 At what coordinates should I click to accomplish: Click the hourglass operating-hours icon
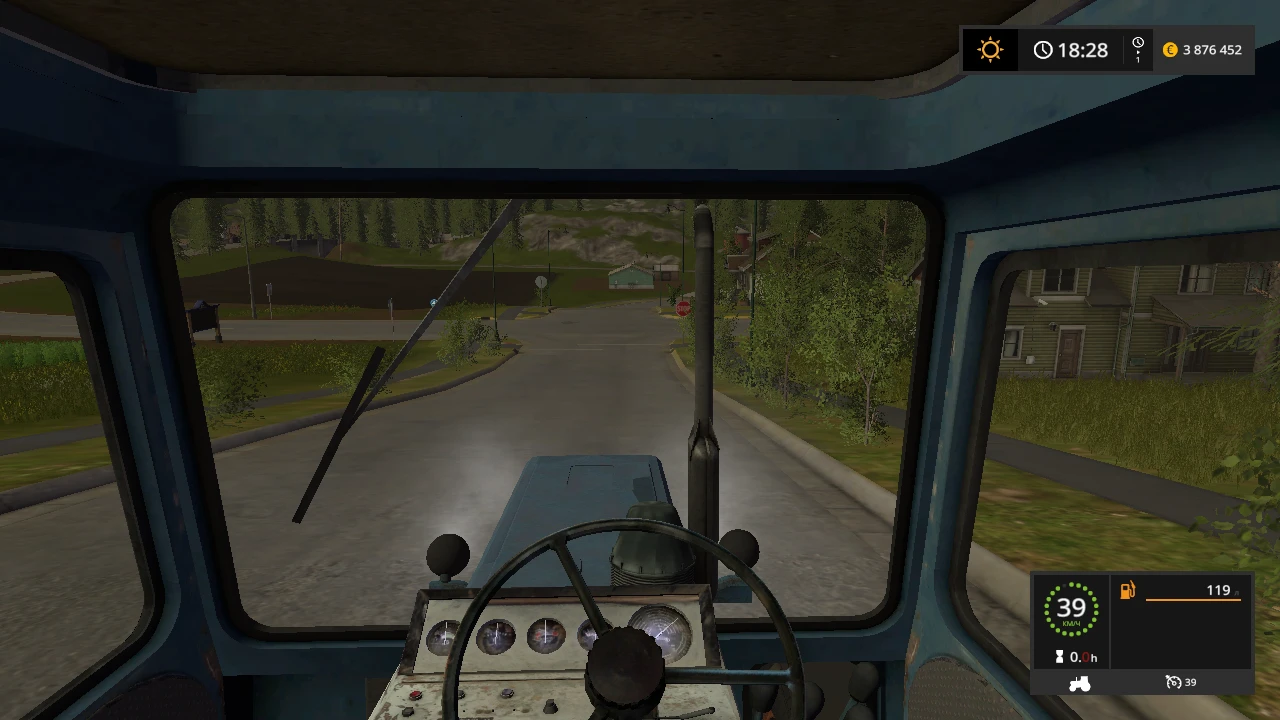coord(1062,657)
